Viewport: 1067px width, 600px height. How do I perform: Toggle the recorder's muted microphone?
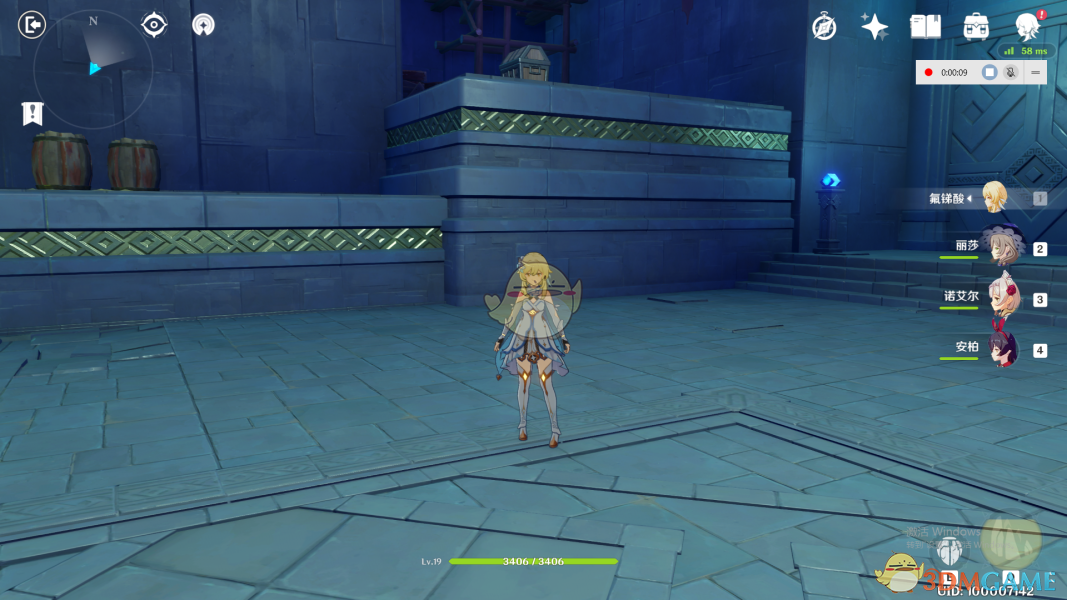coord(1011,72)
